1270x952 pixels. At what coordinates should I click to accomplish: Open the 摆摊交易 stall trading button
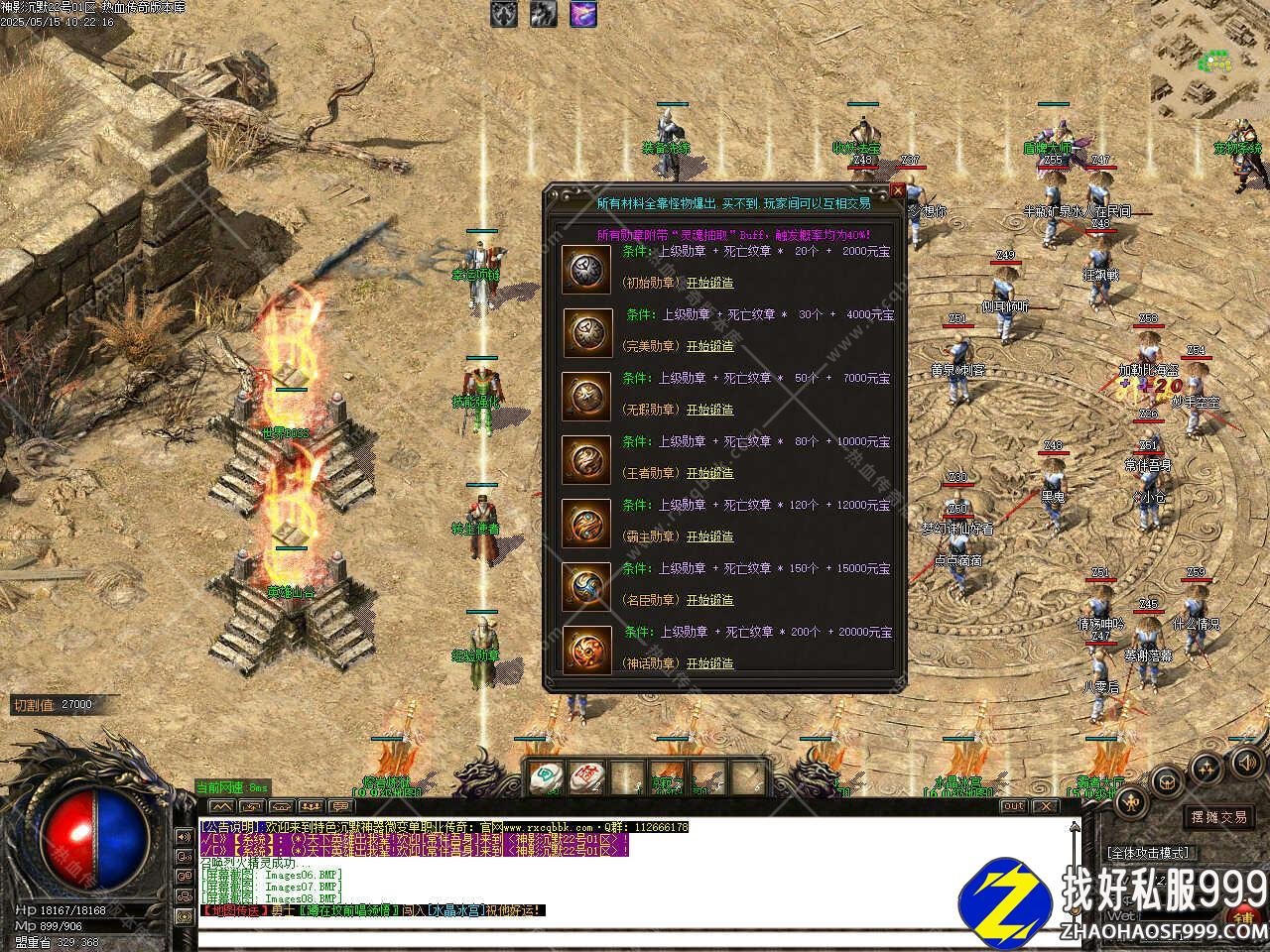pos(1219,817)
